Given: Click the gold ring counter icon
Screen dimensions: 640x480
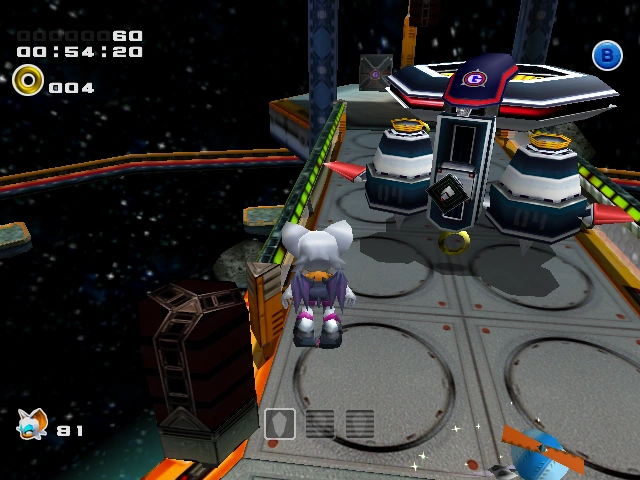Looking at the screenshot, I should 29,80.
